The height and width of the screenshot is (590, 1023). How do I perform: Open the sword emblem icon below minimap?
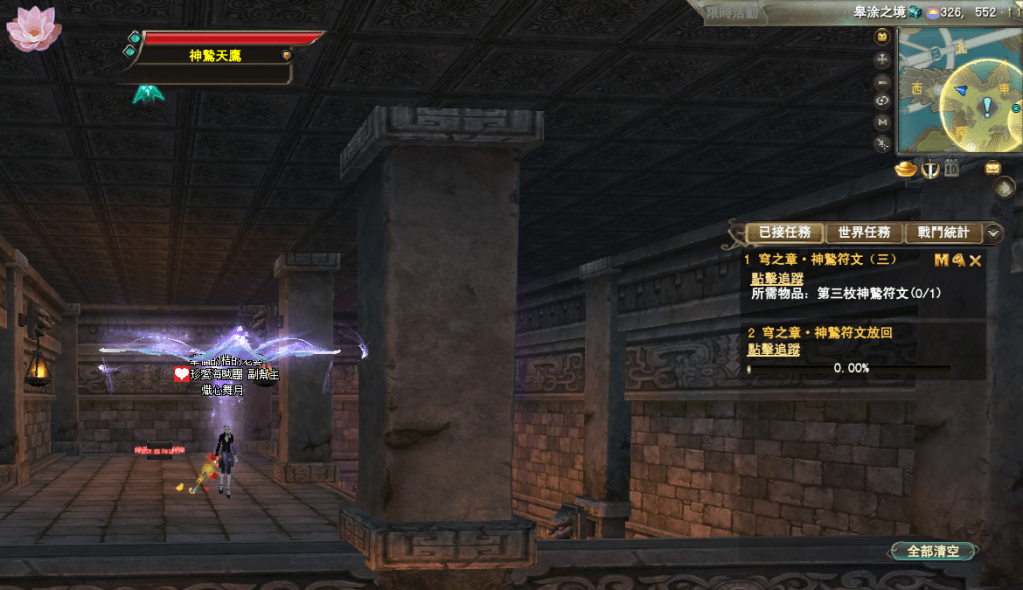(x=930, y=169)
